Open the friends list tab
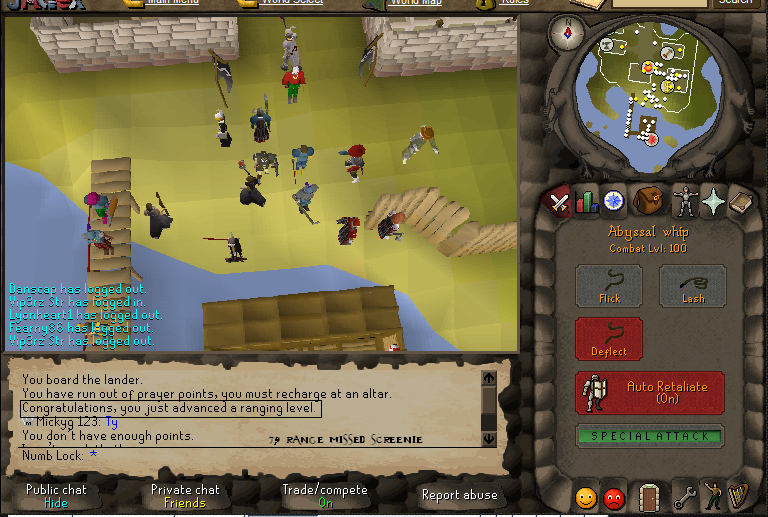Viewport: 768px width, 517px height. [x=586, y=497]
